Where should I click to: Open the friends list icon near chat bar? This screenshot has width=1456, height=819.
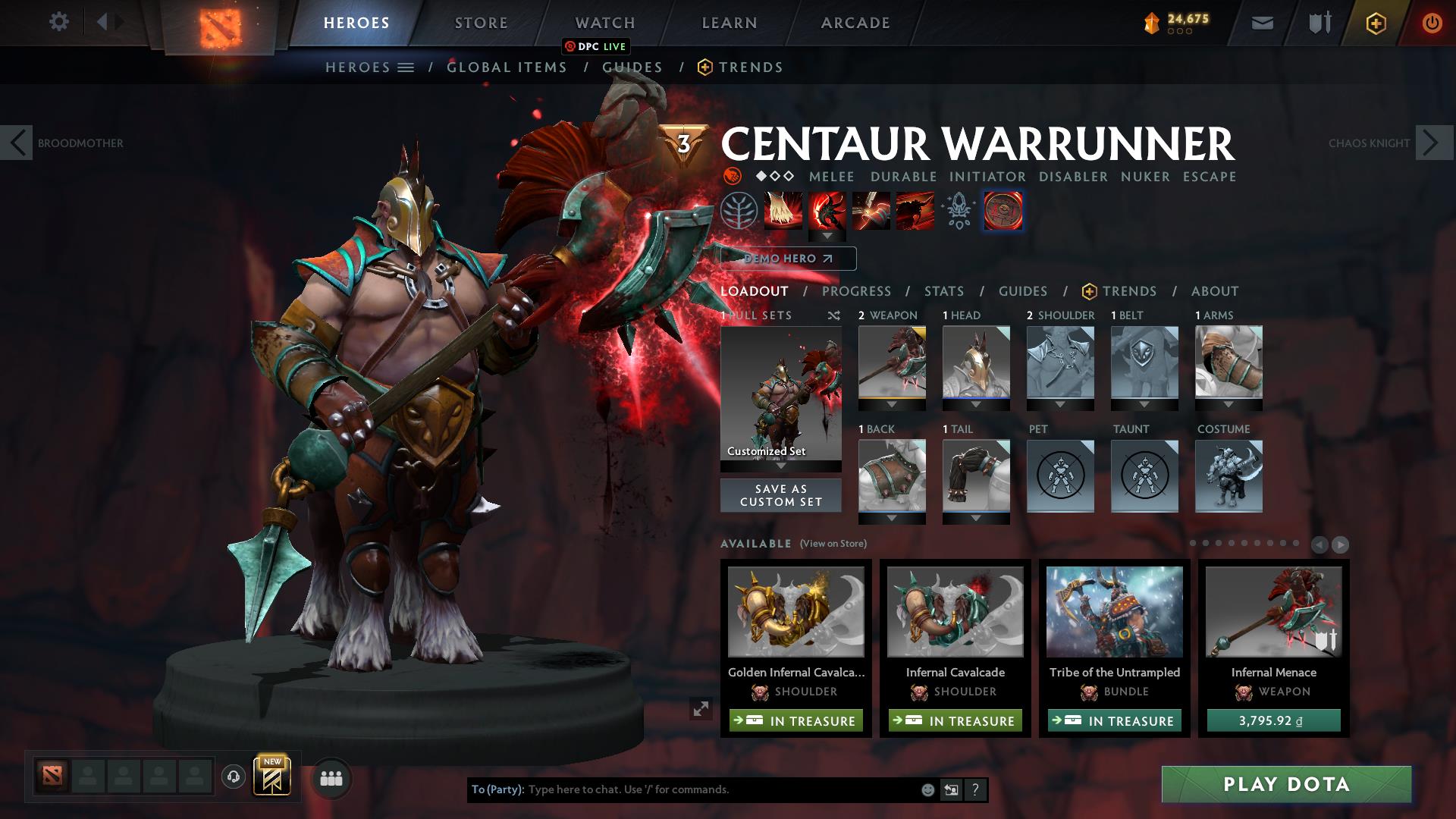coord(331,777)
